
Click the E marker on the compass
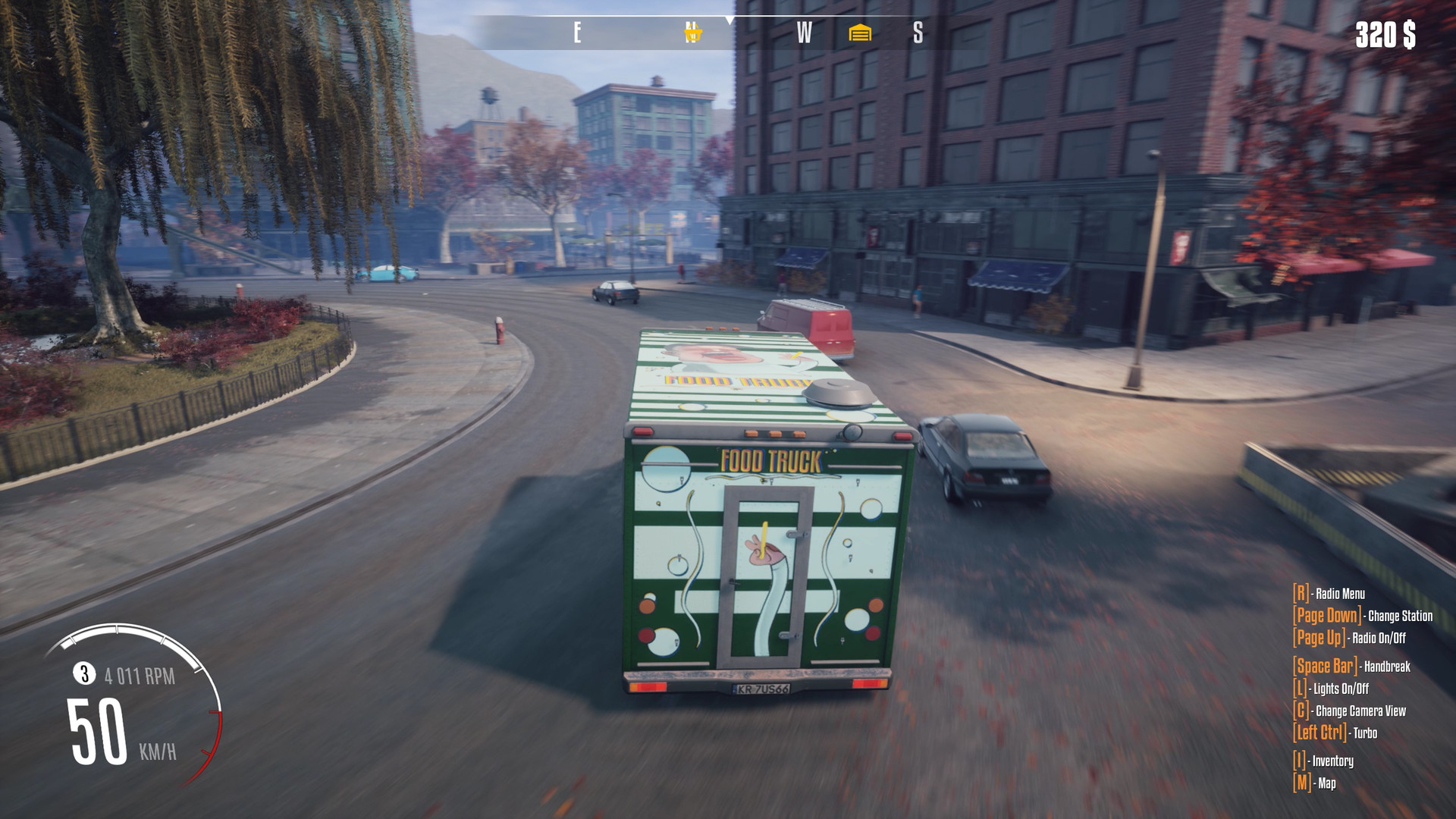pos(578,32)
